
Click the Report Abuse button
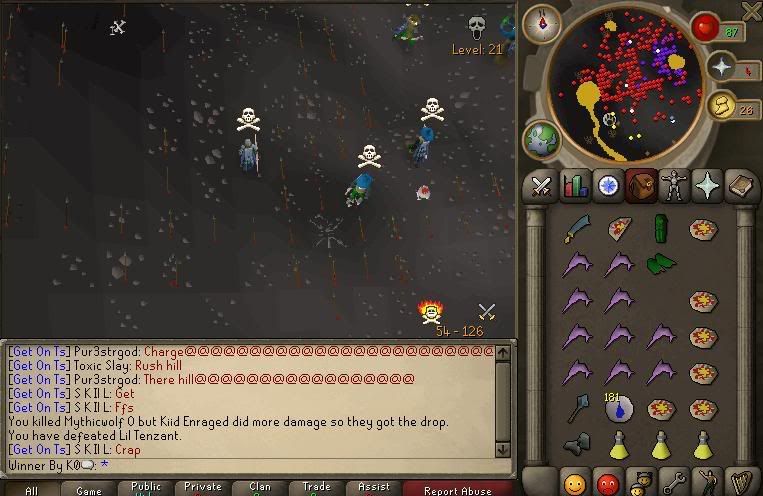pyautogui.click(x=458, y=490)
